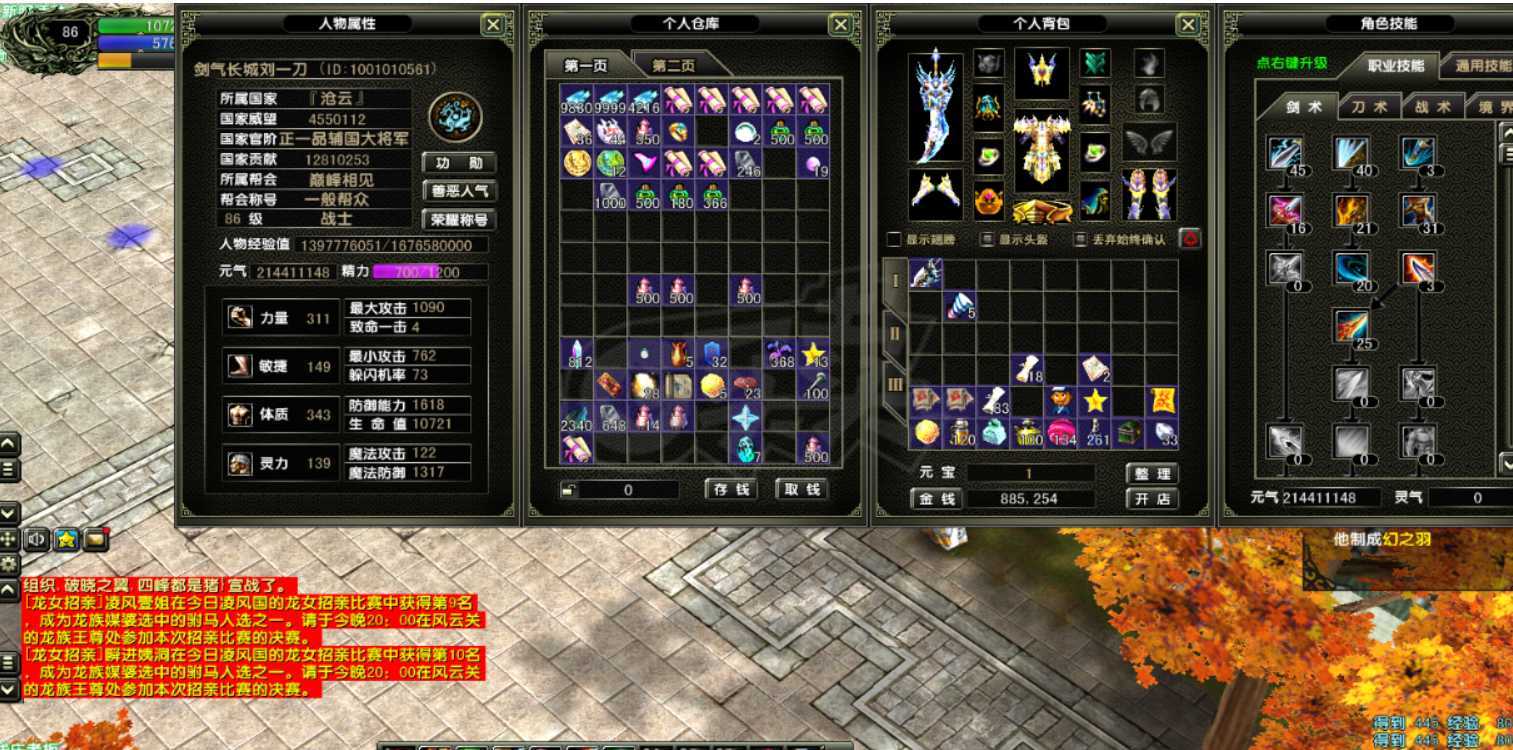Viewport: 1513px width, 750px height.
Task: Click the equipped weapon slot in backpack panel
Action: coord(935,110)
